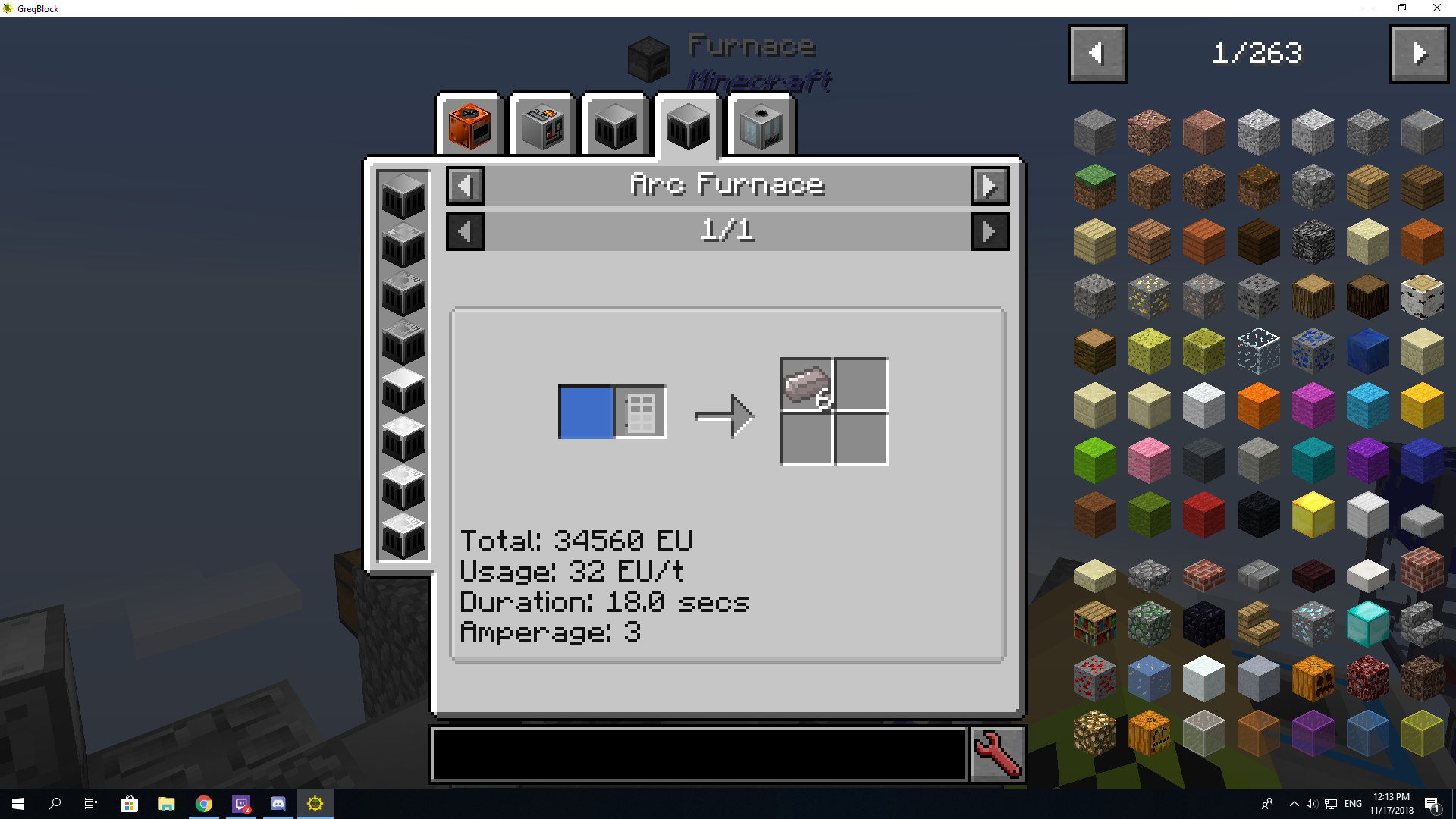Image resolution: width=1456 pixels, height=819 pixels.
Task: Select the jack o'lantern in the bottom item row
Action: [x=1149, y=732]
